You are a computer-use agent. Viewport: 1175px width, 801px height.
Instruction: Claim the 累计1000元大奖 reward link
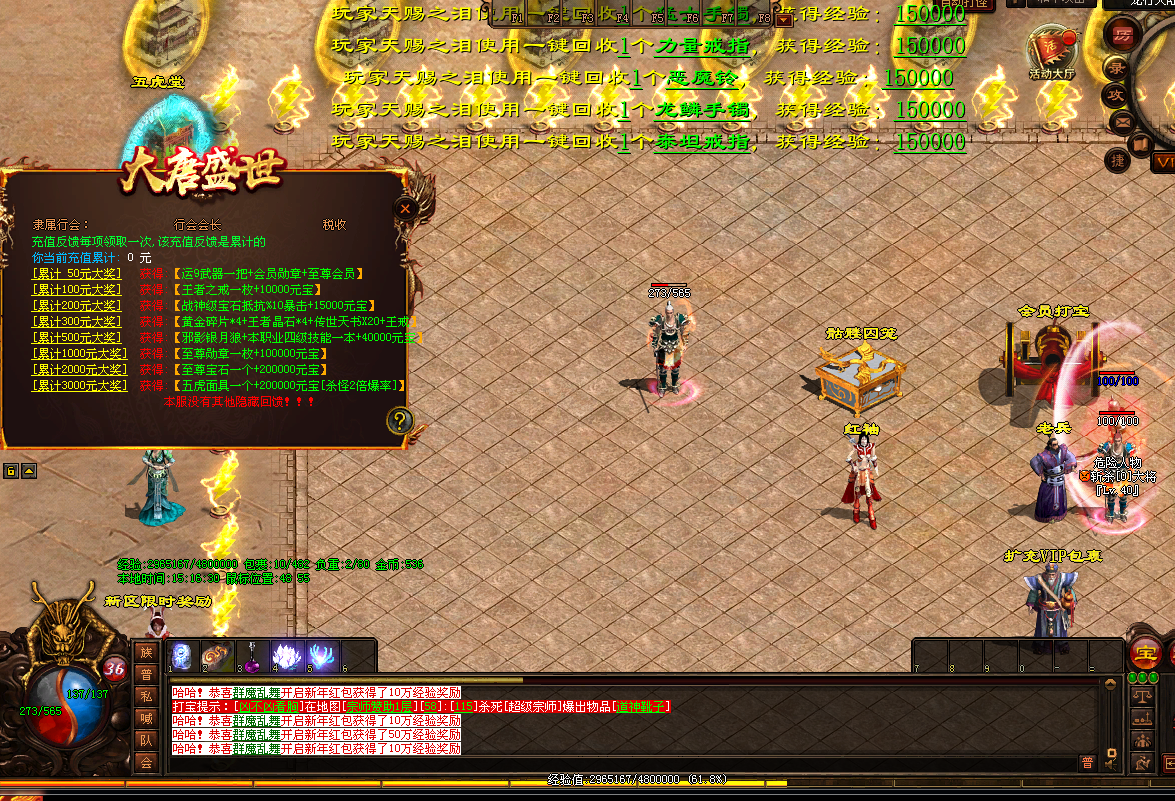point(77,353)
